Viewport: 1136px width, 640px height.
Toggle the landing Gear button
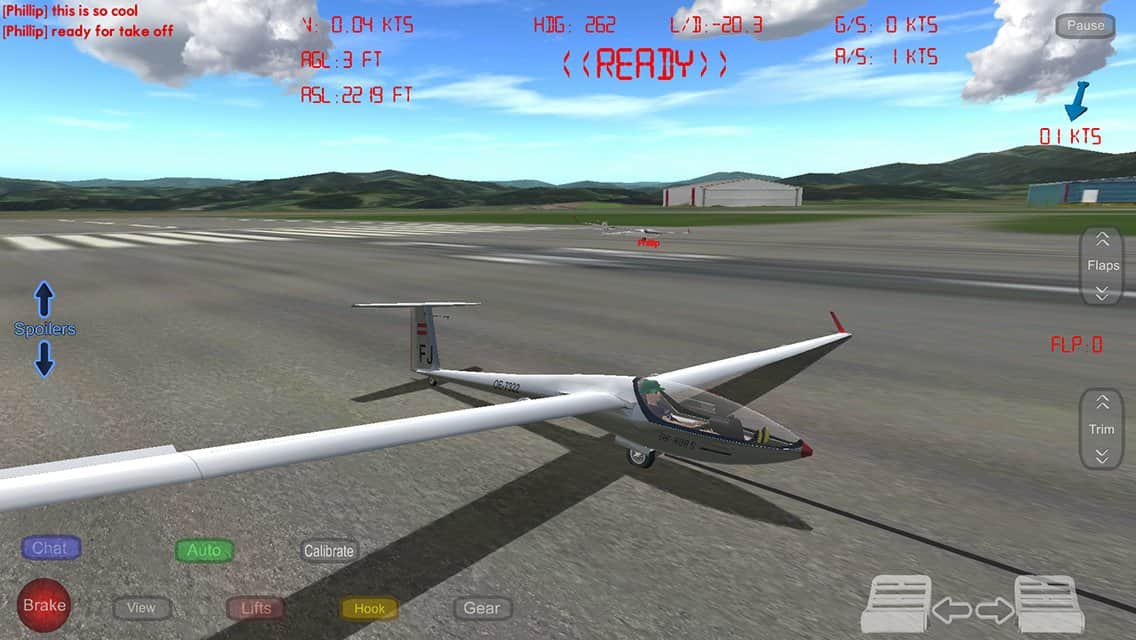pyautogui.click(x=482, y=608)
